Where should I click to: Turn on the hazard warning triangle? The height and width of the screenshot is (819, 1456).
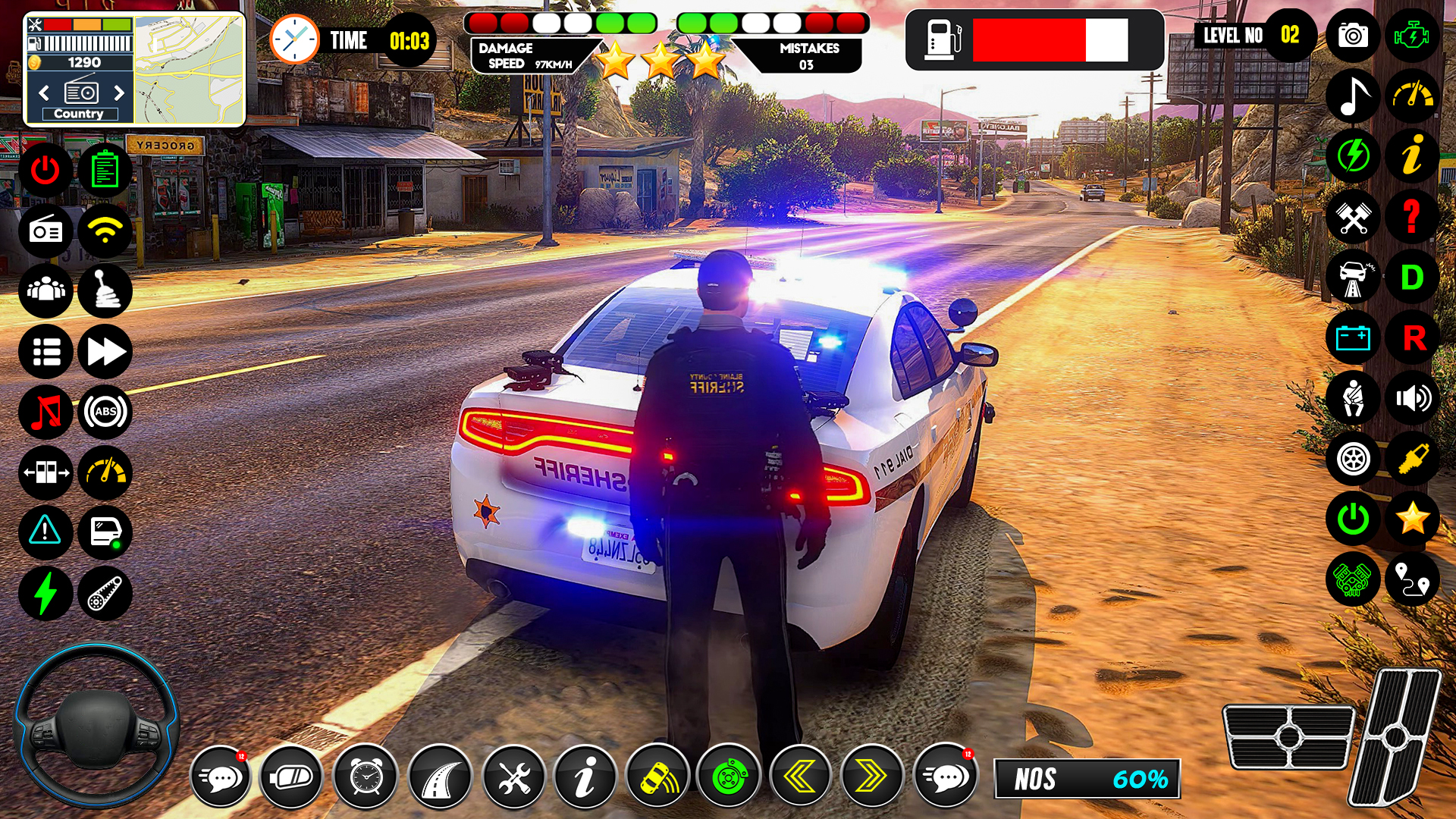[x=45, y=531]
